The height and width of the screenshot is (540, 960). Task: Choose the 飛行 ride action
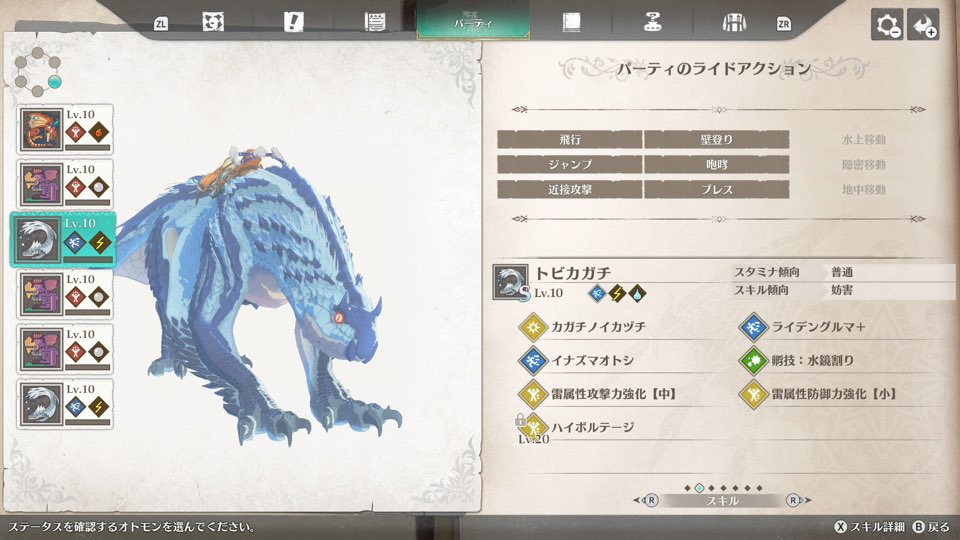569,140
